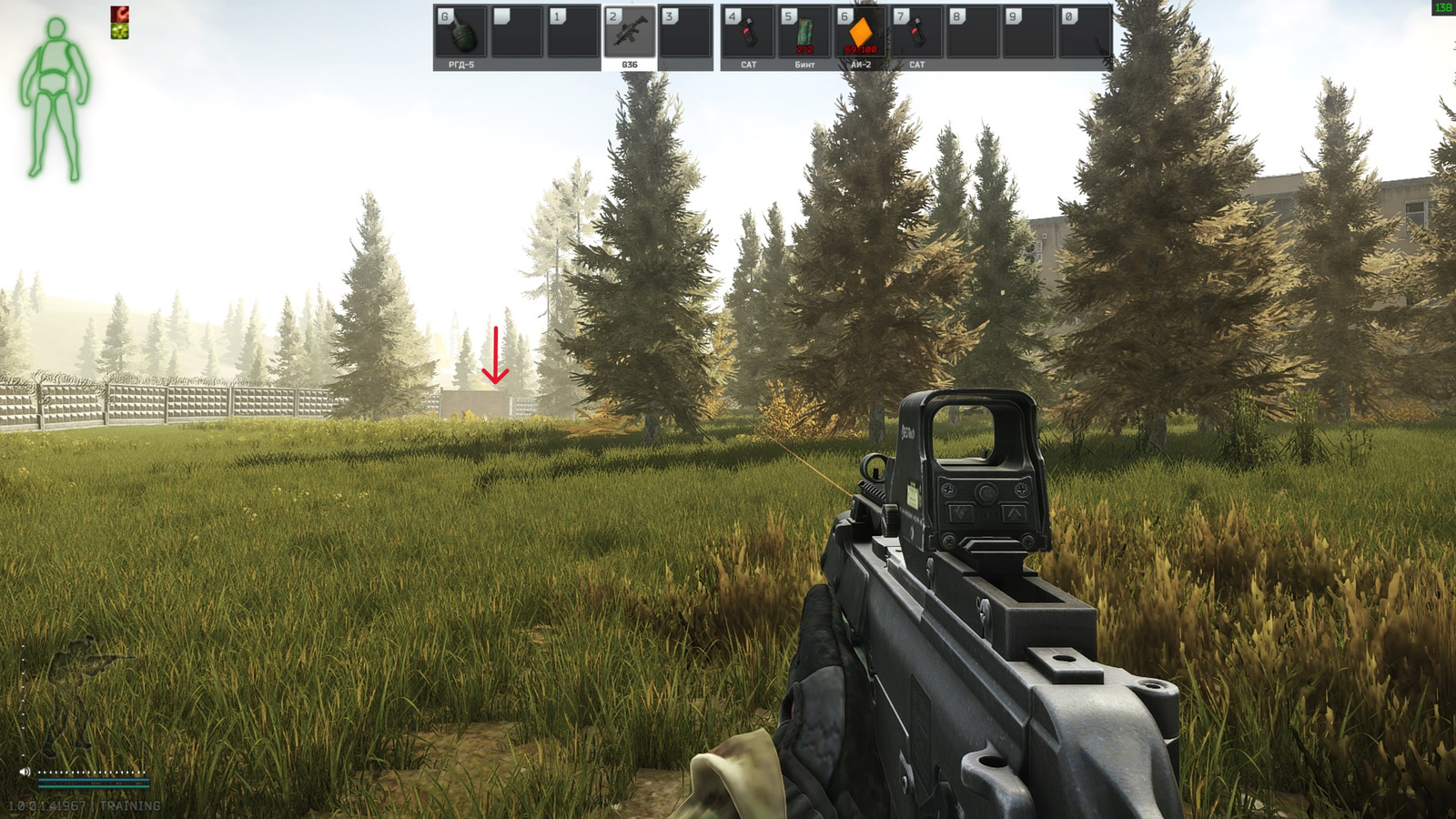Click the blue stamina bar

96,778
